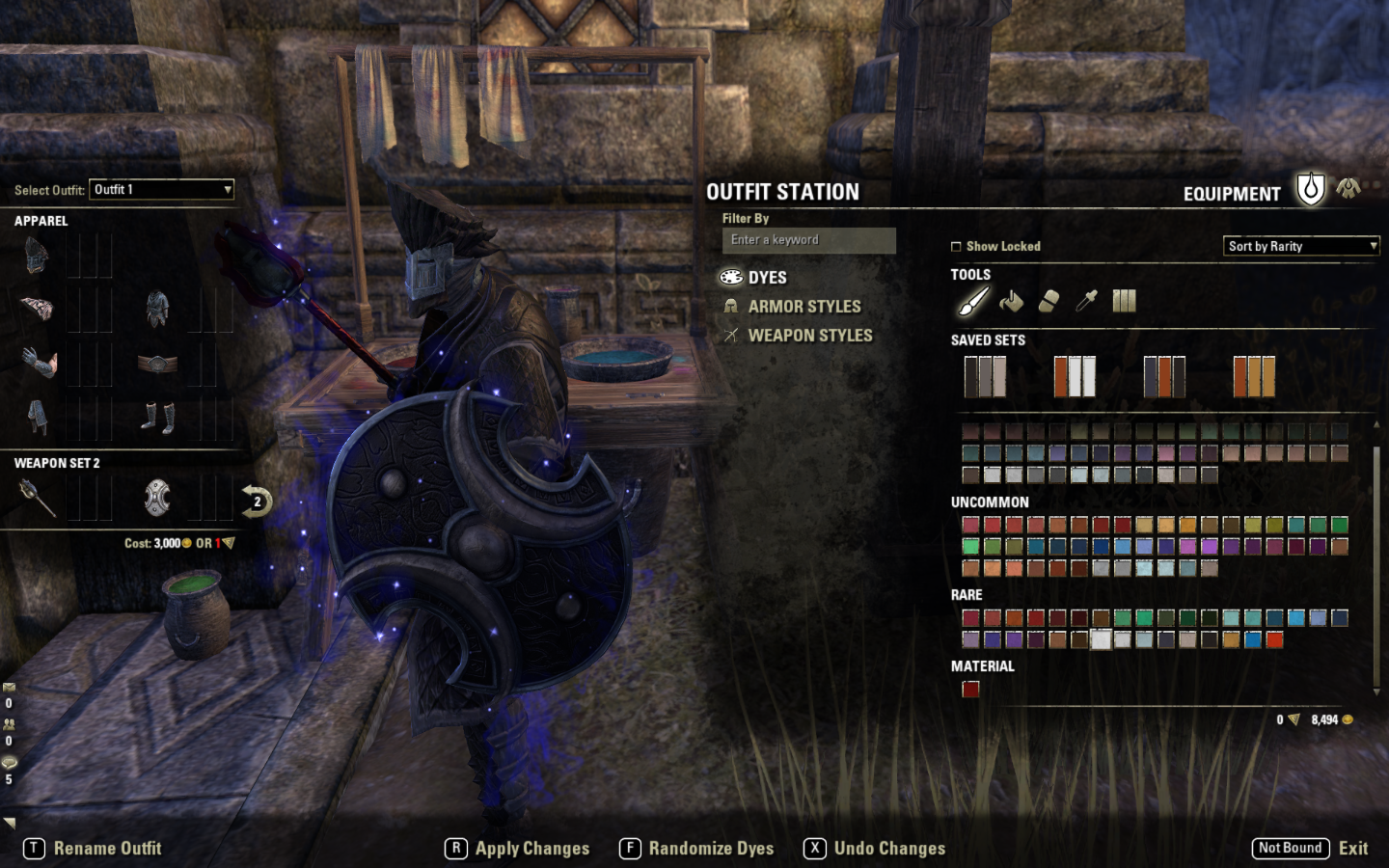Choose the paint bucket fill tool
This screenshot has height=868, width=1389.
[1011, 302]
